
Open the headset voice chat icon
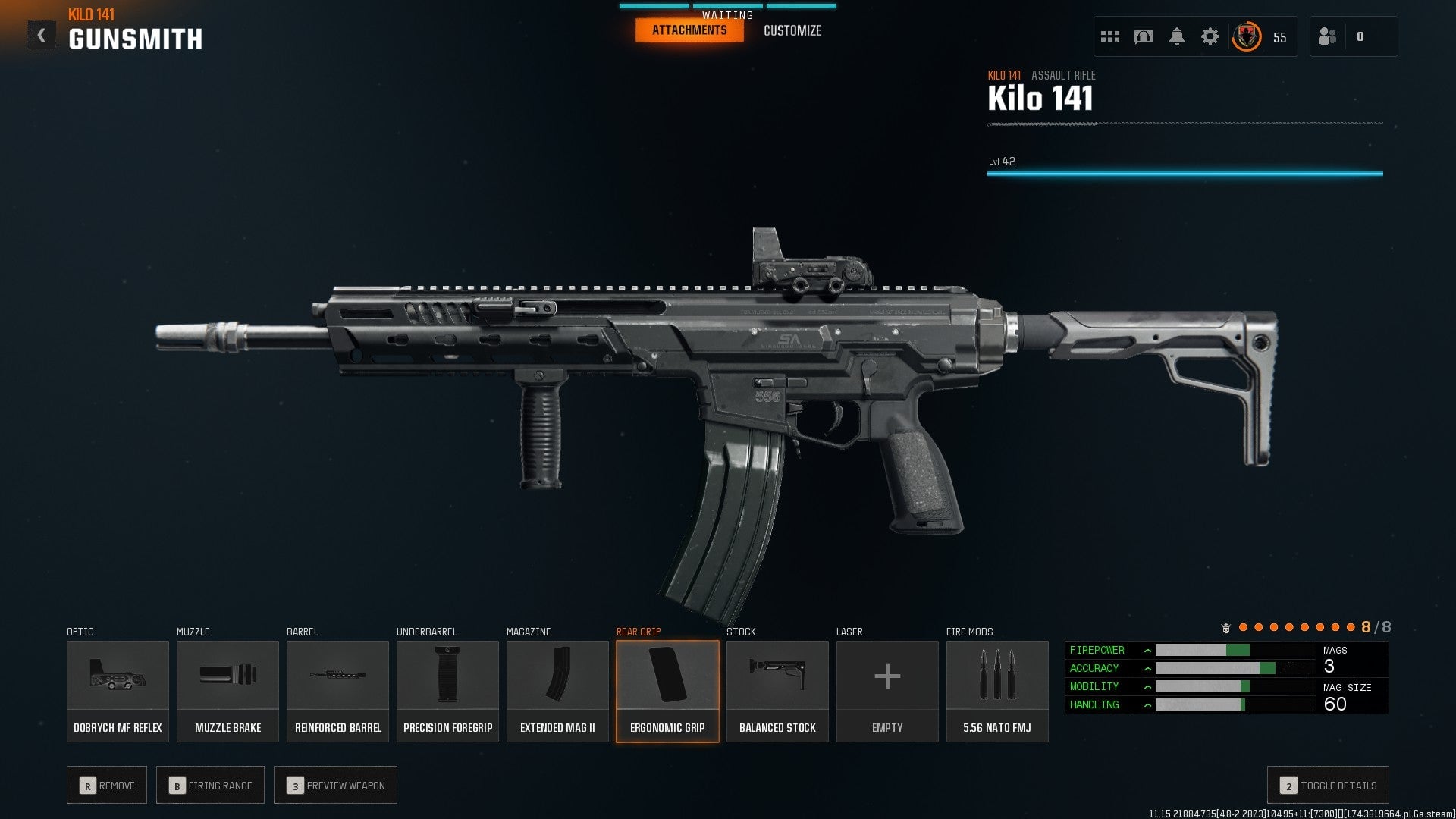click(1142, 36)
